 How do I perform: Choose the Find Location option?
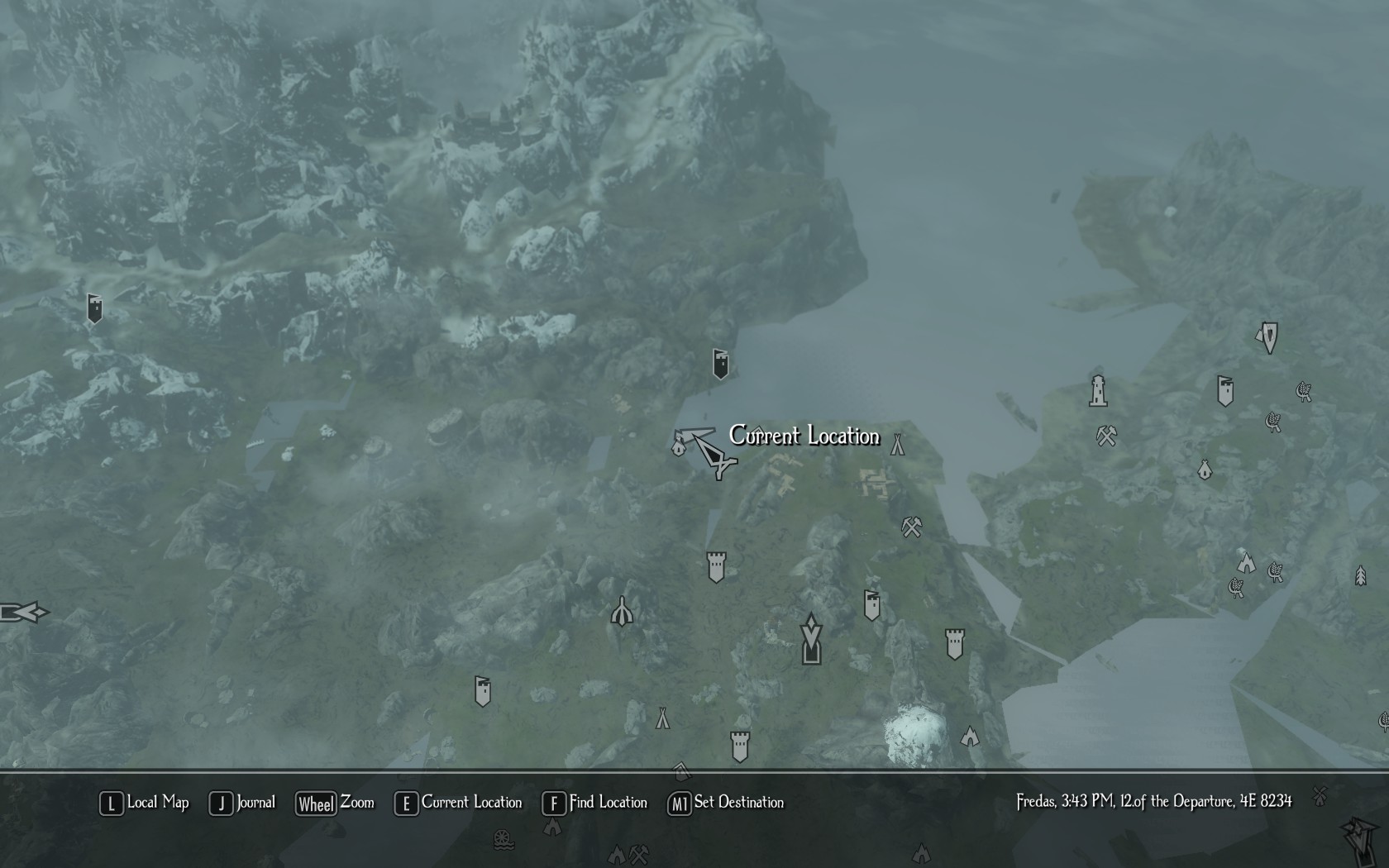point(595,803)
